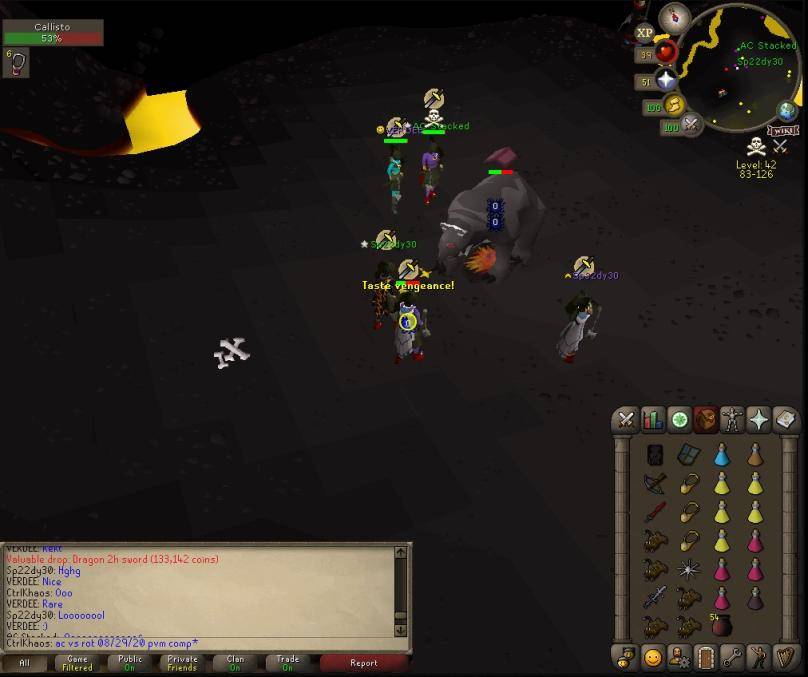Open the wrench Settings tab
Viewport: 808px width, 677px height.
click(x=733, y=658)
